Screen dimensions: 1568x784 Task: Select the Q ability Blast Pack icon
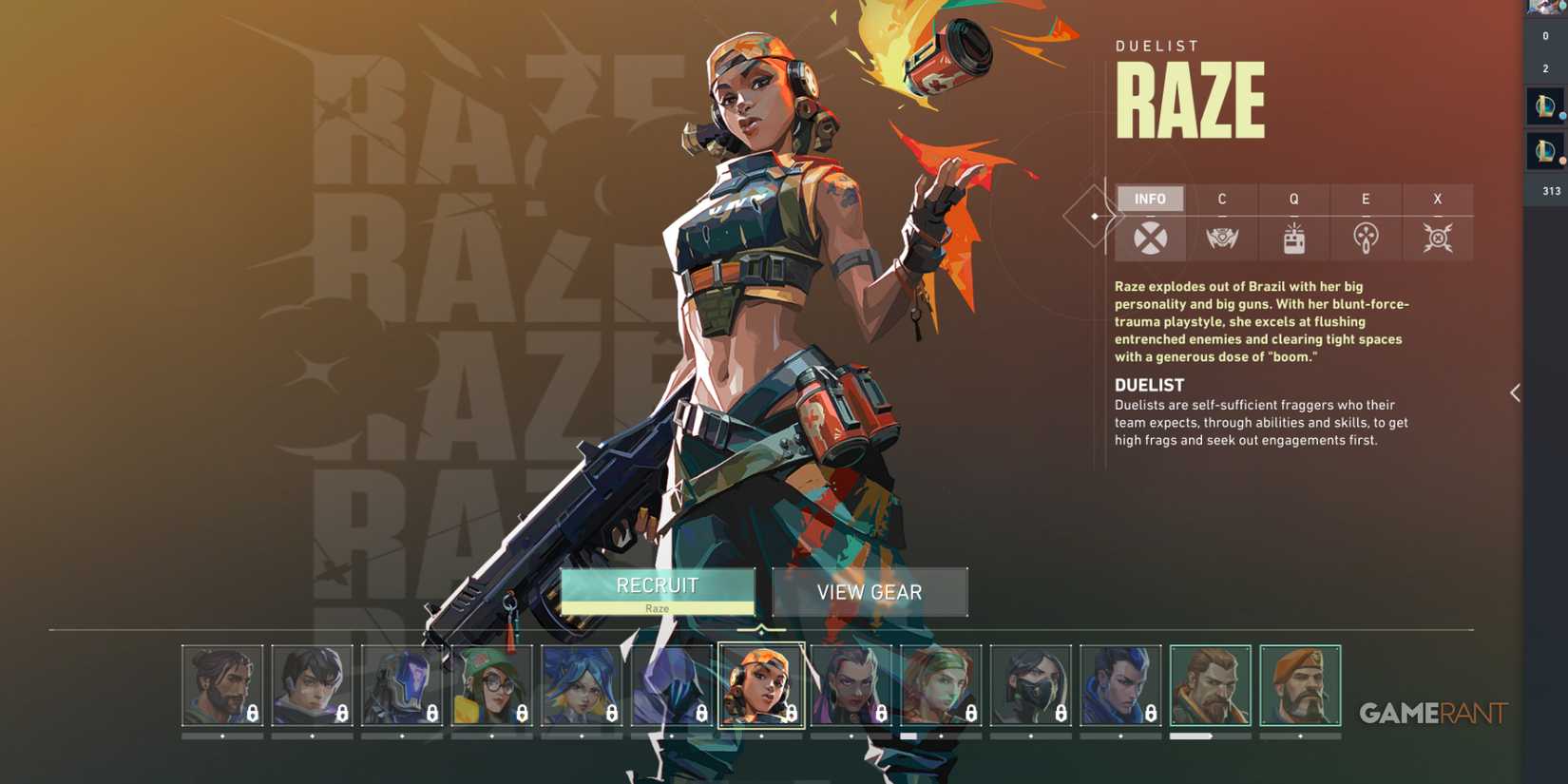[1293, 238]
